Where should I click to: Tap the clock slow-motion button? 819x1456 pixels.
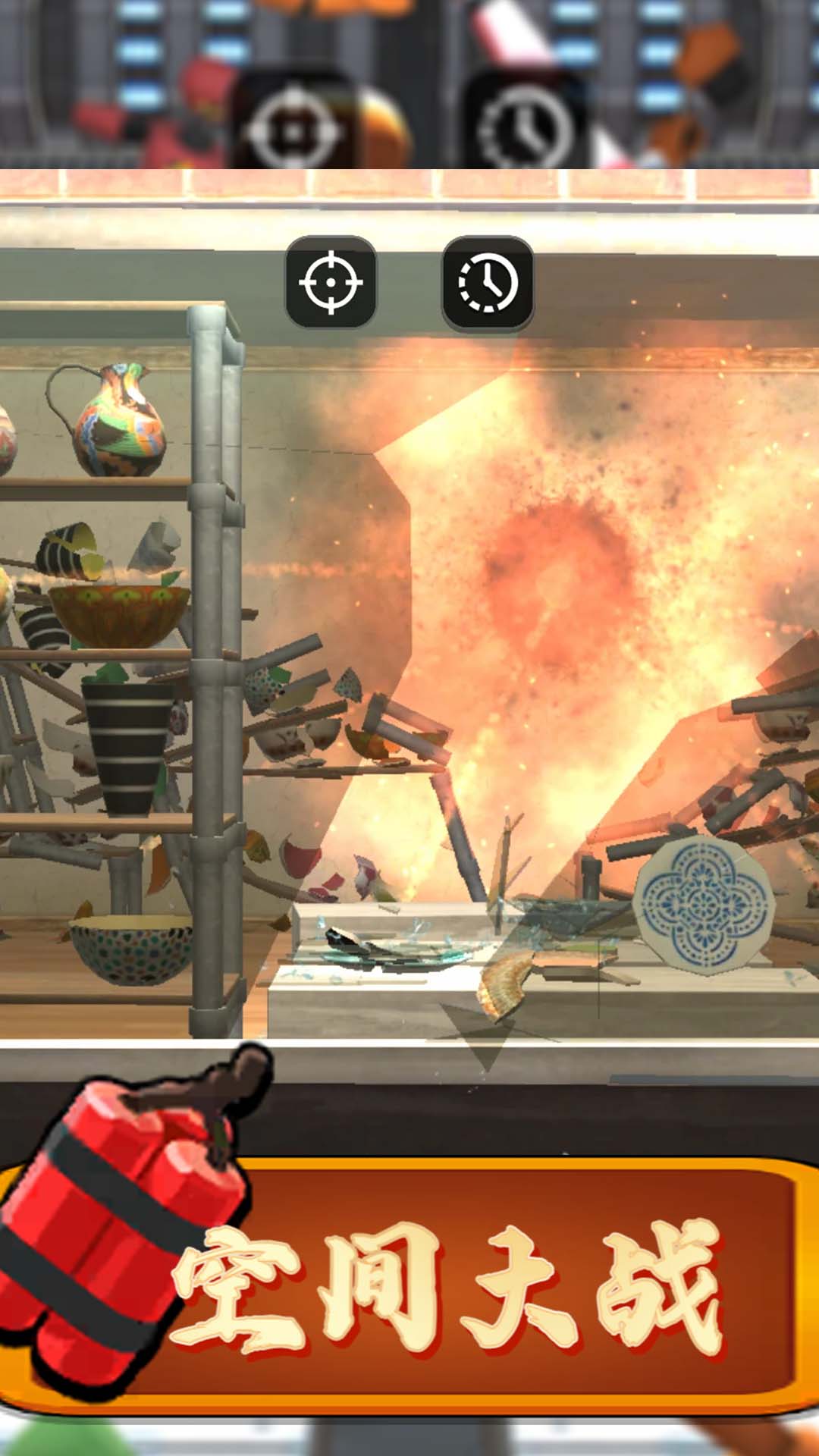click(x=488, y=283)
